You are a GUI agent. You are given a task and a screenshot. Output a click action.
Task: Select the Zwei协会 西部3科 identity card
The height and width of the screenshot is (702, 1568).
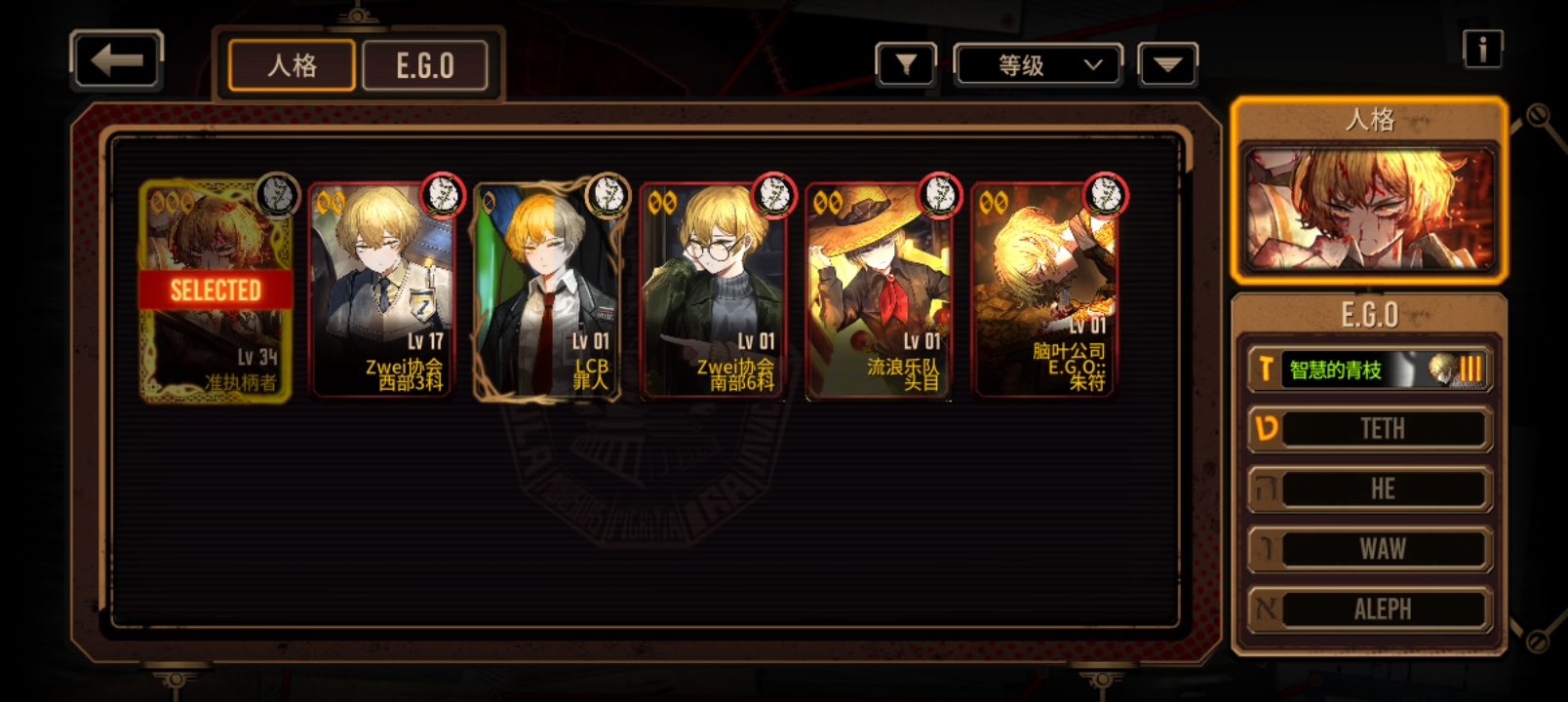coord(382,292)
